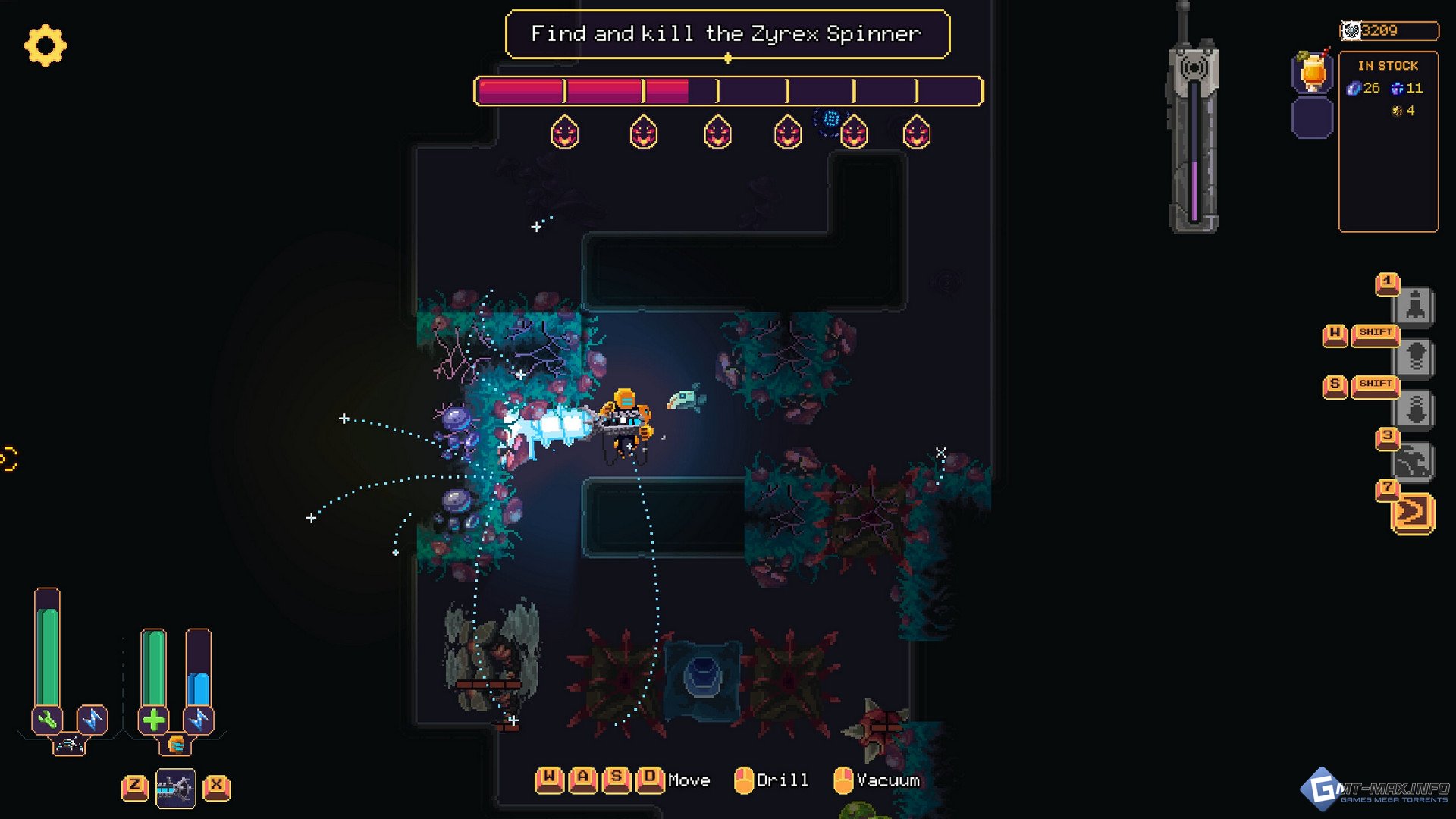Click the green wrench repair icon
This screenshot has height=819, width=1456.
point(47,719)
